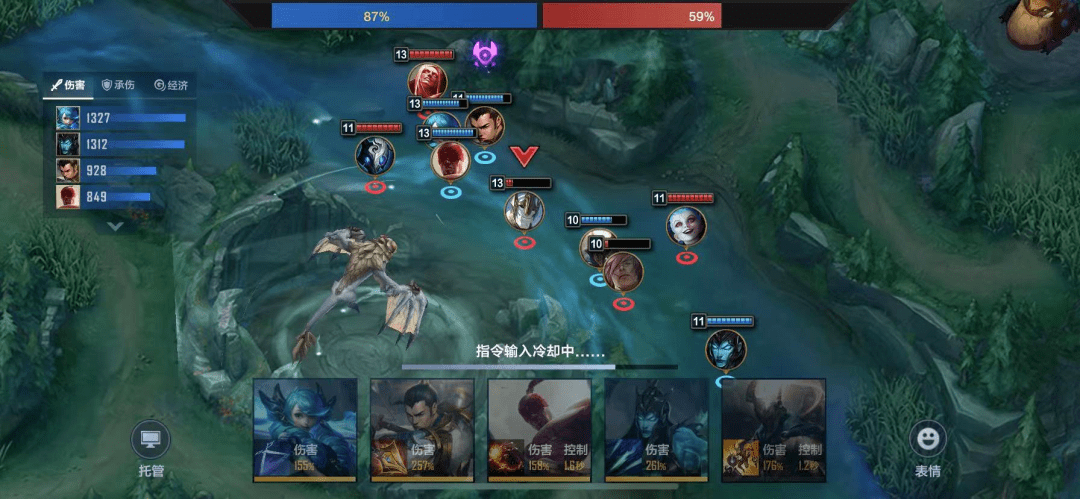Select the dark armored 176% damage hero card
This screenshot has height=499, width=1080.
pos(774,430)
